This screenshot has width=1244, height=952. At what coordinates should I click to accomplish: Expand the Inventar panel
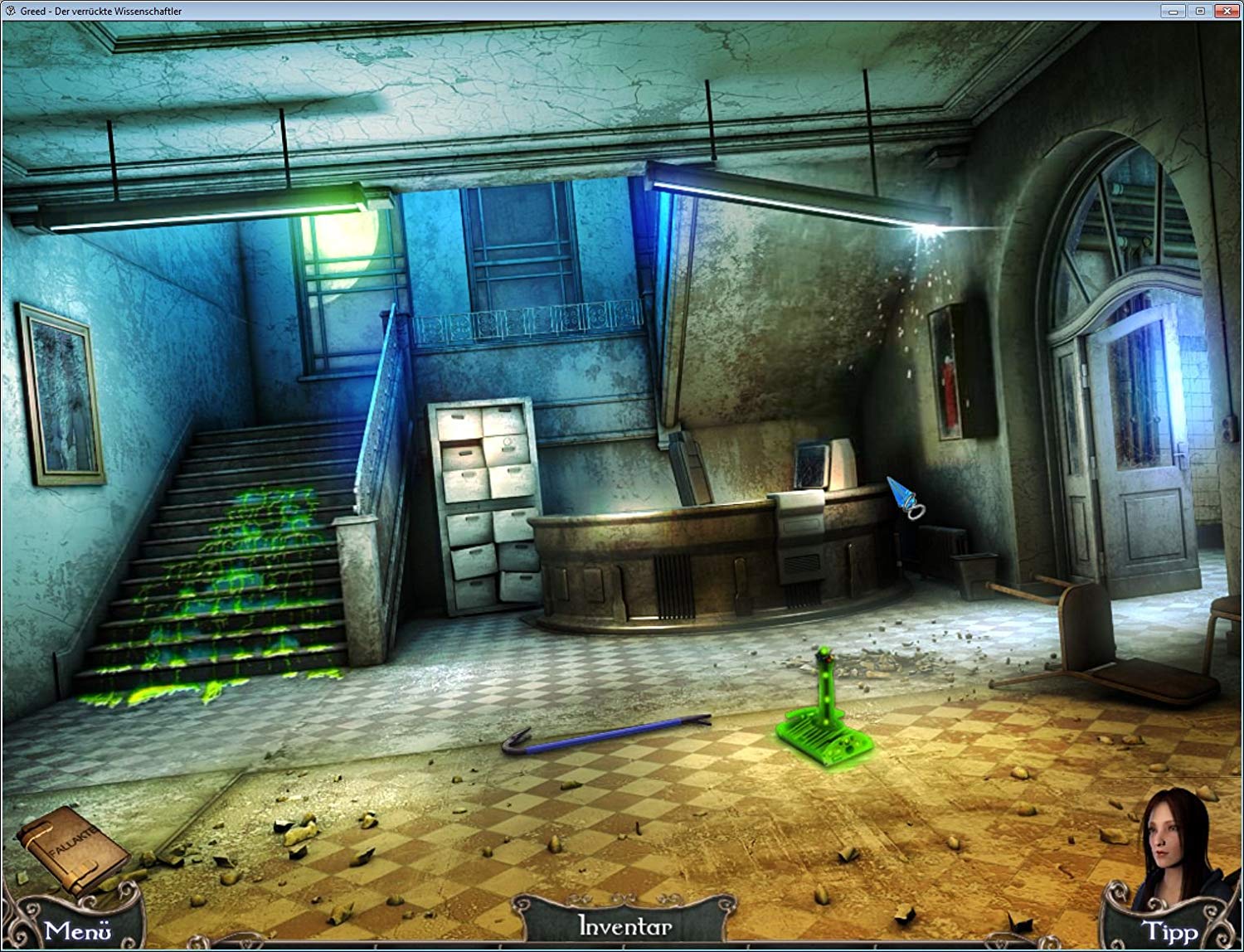click(624, 925)
